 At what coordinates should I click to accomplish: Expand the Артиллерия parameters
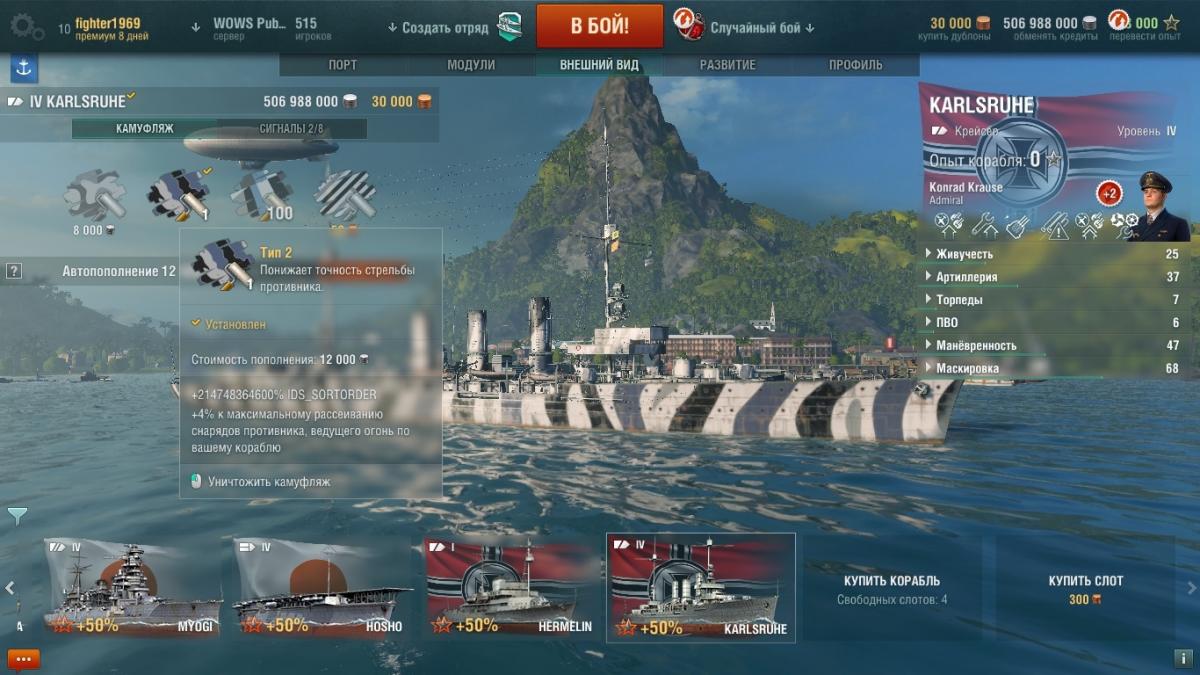(x=966, y=277)
